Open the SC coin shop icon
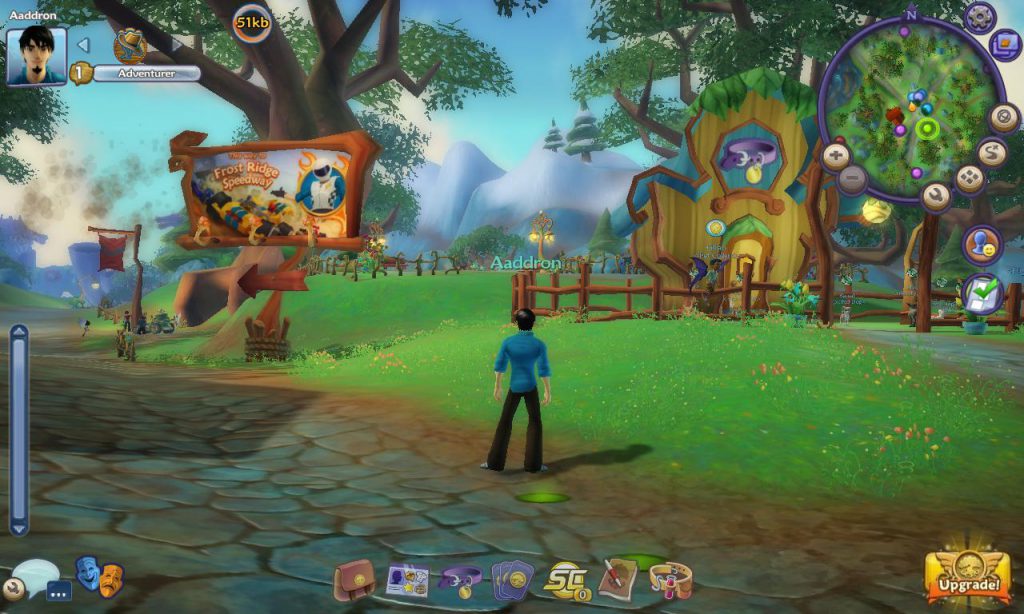The height and width of the screenshot is (614, 1024). [566, 580]
